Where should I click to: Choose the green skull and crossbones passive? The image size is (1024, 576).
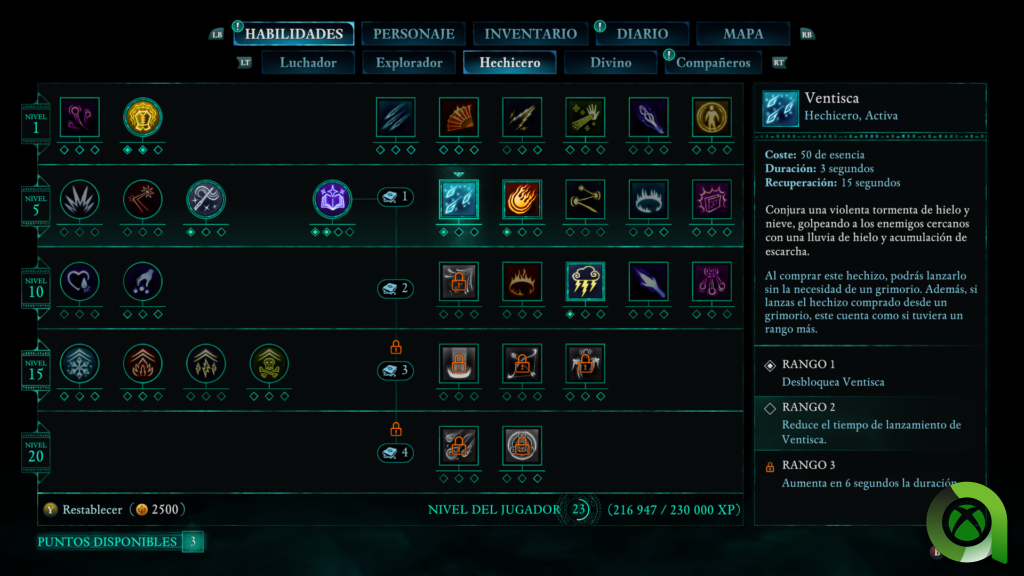pyautogui.click(x=269, y=364)
